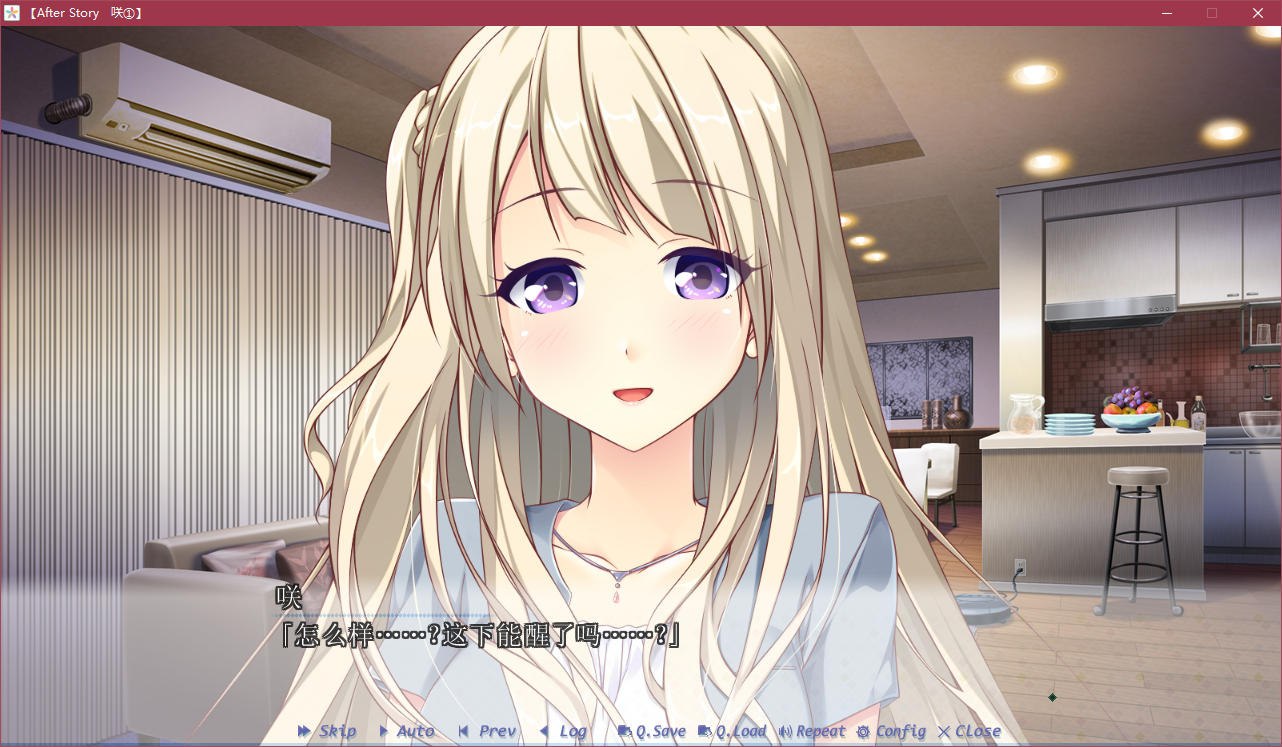The image size is (1282, 747).
Task: Click the X icon beside Close
Action: point(943,731)
